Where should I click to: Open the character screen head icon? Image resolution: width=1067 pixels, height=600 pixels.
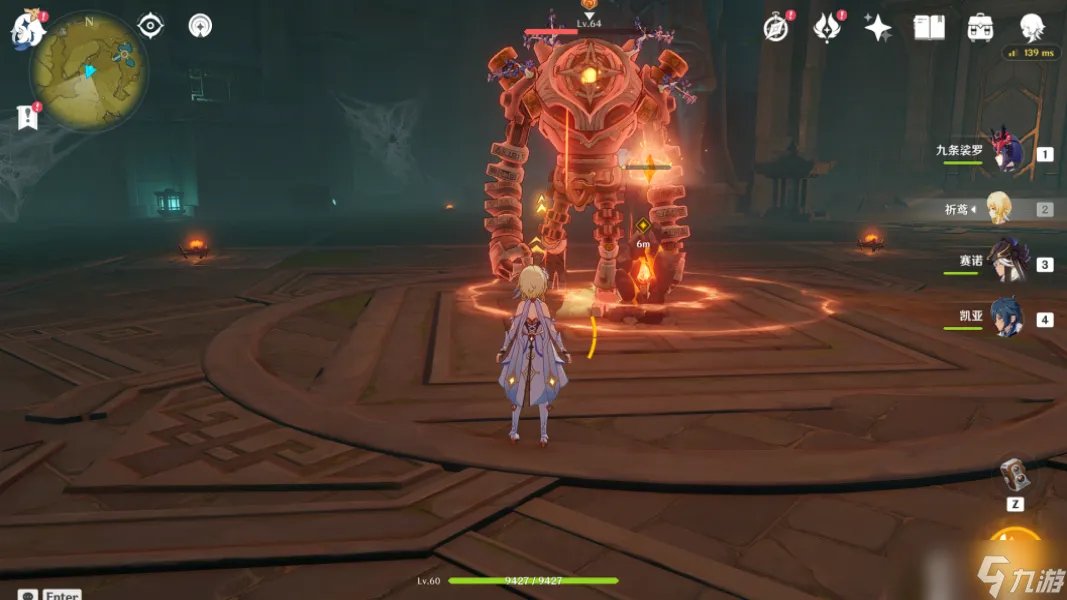click(1032, 27)
